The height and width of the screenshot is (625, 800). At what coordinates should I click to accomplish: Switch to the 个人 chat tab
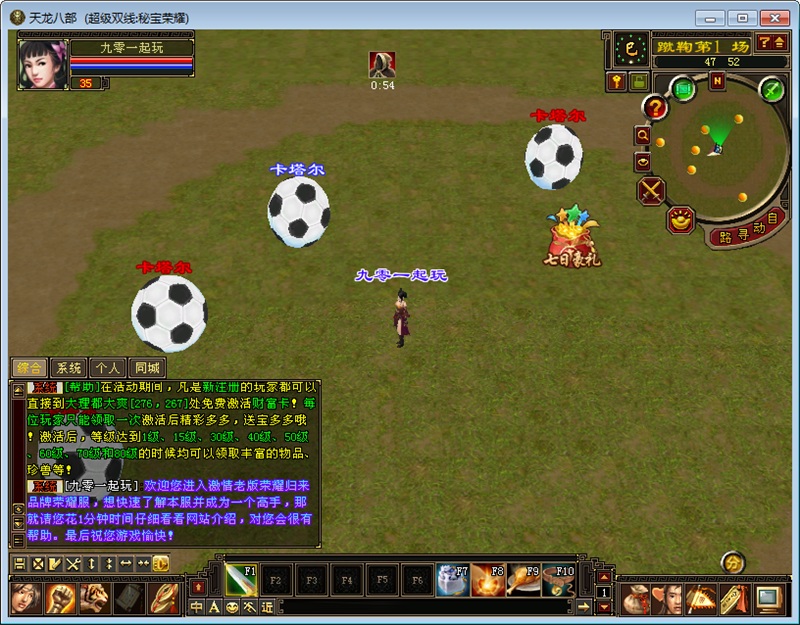(108, 367)
